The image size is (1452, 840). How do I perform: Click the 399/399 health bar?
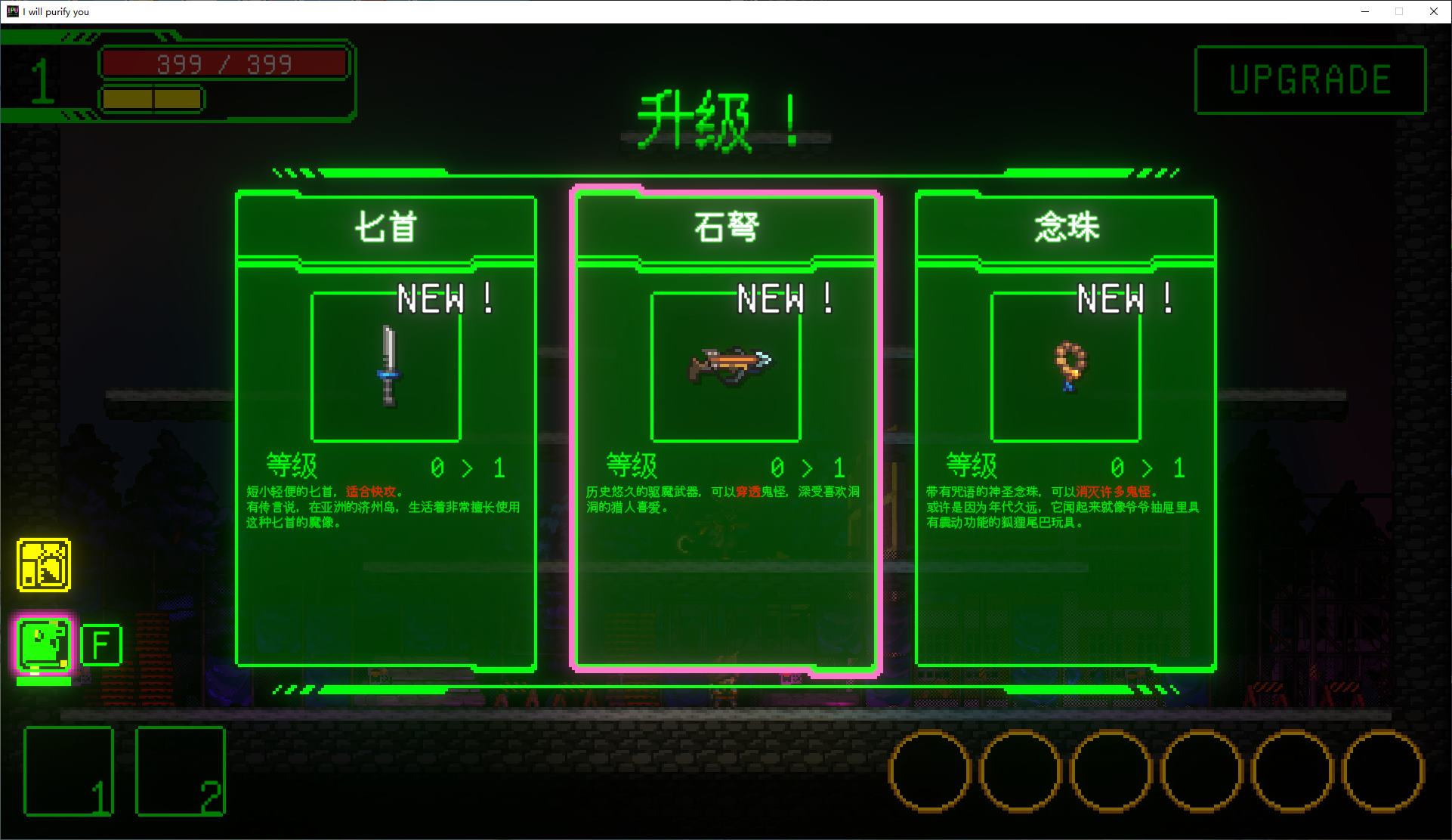click(x=224, y=63)
